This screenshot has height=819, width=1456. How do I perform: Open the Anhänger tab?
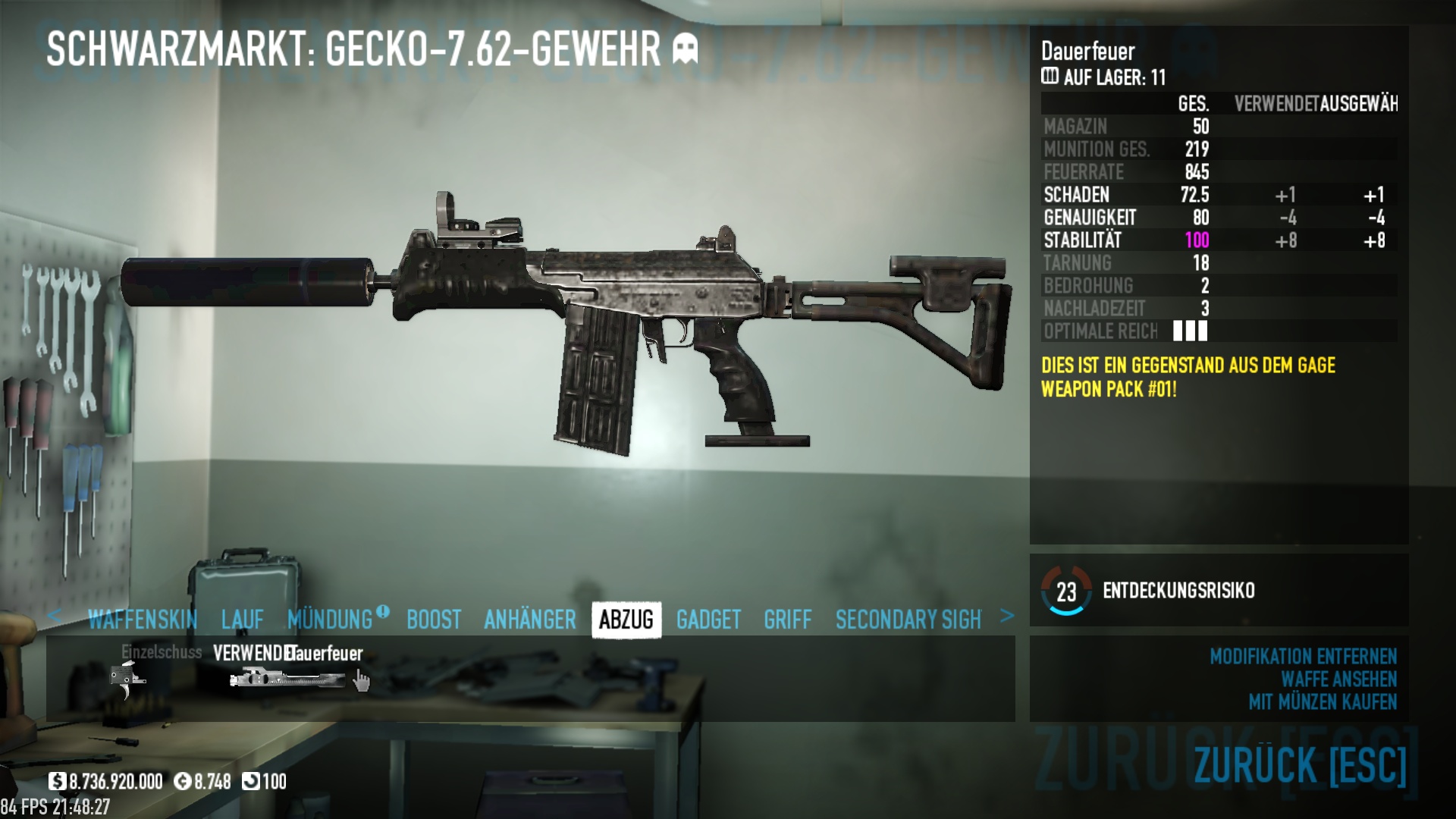click(x=530, y=620)
